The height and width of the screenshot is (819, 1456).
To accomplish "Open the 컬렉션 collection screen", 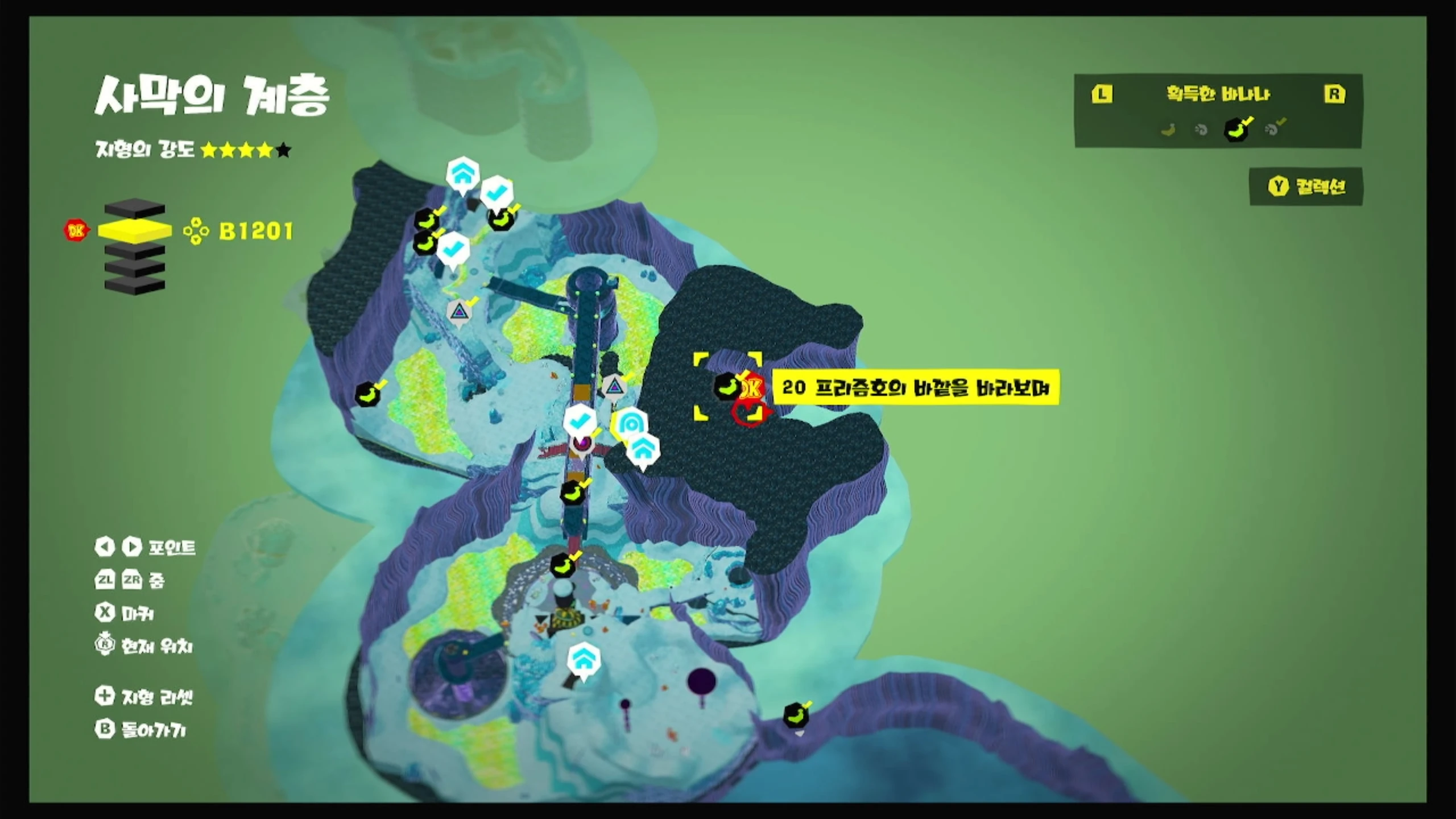I will coord(1306,187).
